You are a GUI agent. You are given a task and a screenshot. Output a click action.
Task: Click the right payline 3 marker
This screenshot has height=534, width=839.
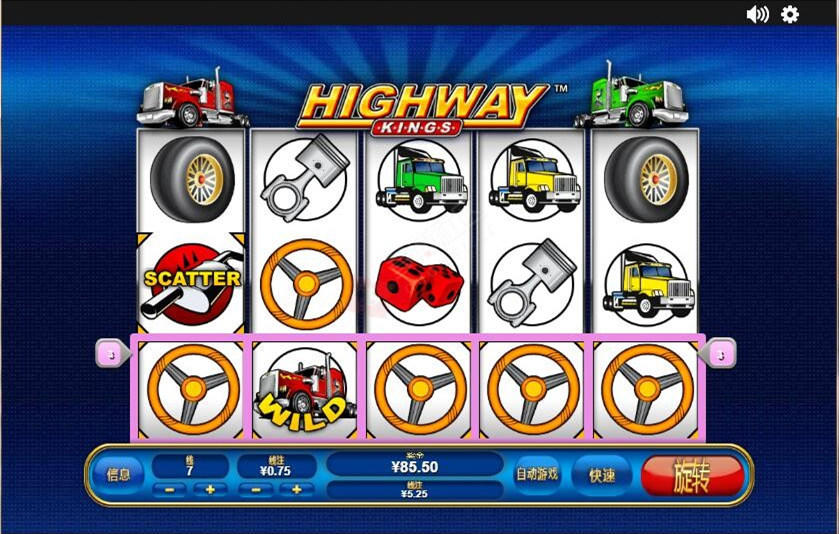point(721,352)
